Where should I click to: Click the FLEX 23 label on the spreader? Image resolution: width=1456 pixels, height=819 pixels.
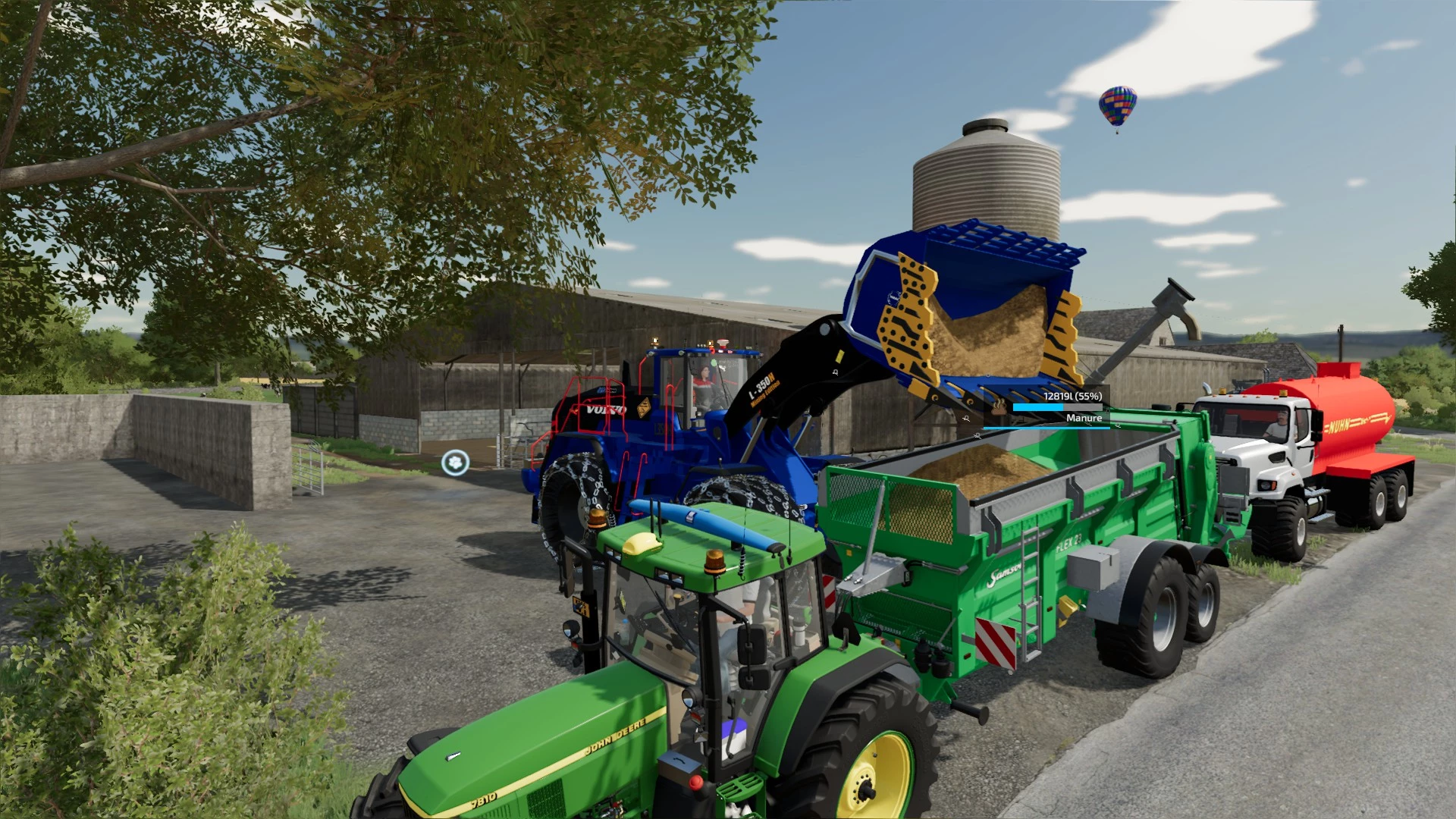tap(1069, 541)
